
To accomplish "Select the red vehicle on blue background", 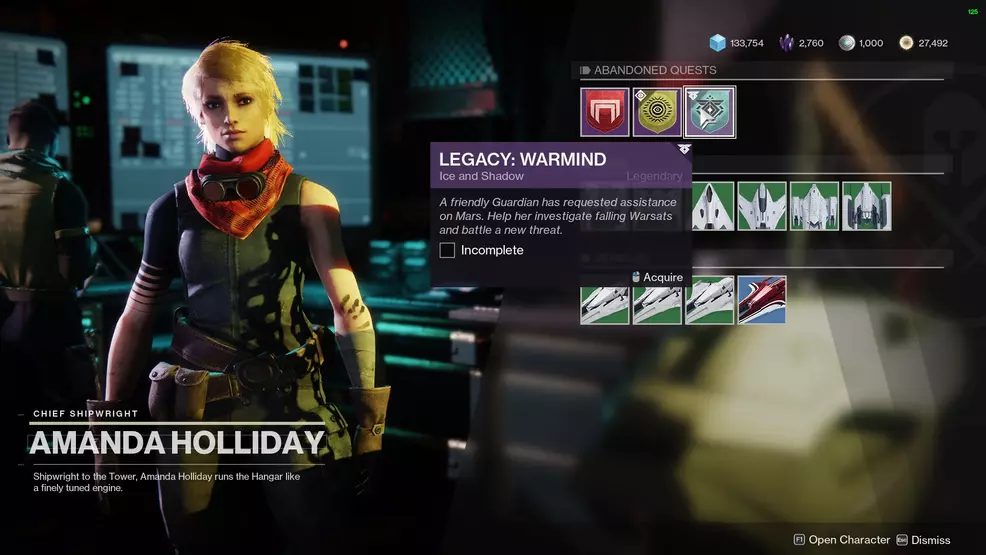I will [x=762, y=300].
